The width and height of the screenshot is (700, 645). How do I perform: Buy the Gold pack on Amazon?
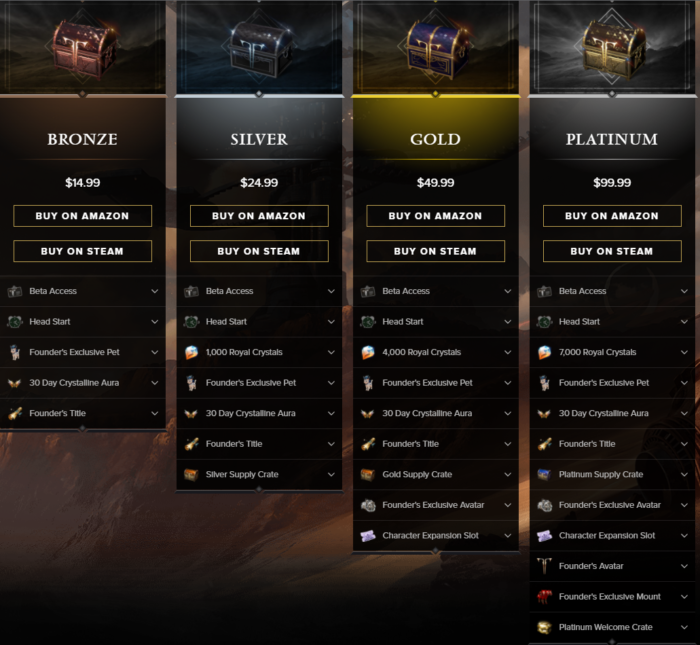point(435,216)
